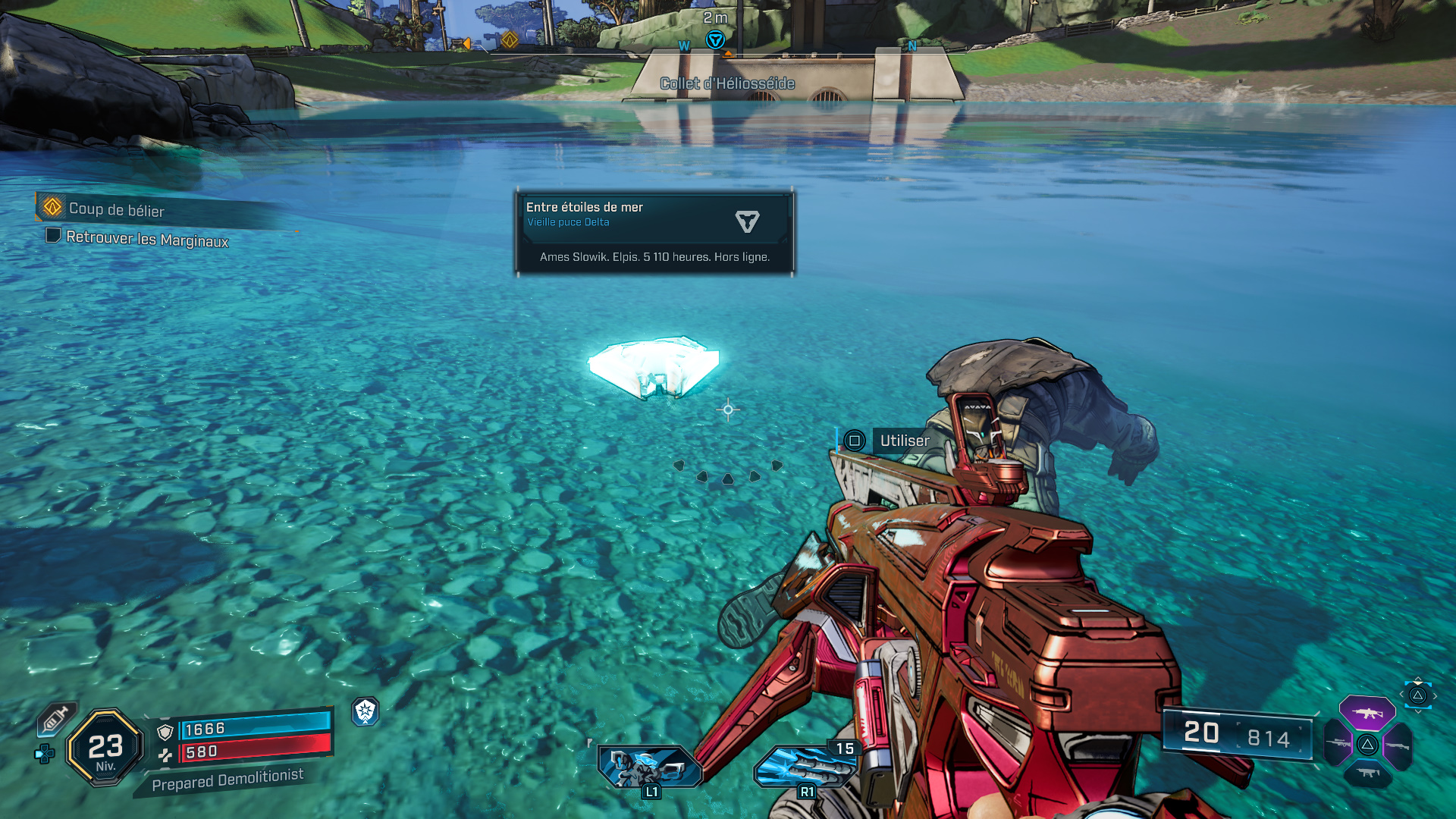Image resolution: width=1456 pixels, height=819 pixels.
Task: Switch to the sniper rifle weapon slot
Action: (x=1338, y=743)
